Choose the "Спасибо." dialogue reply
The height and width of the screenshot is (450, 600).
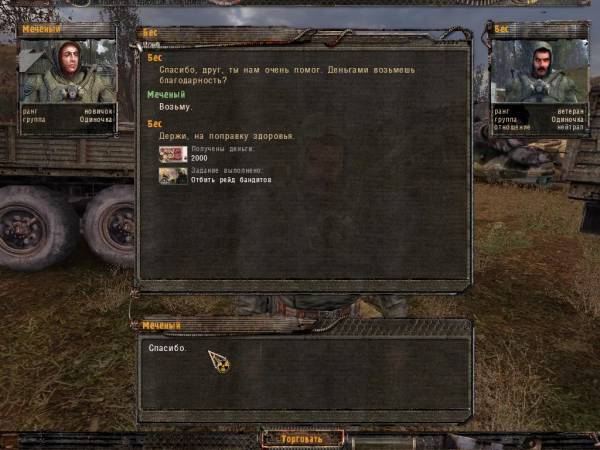point(167,348)
